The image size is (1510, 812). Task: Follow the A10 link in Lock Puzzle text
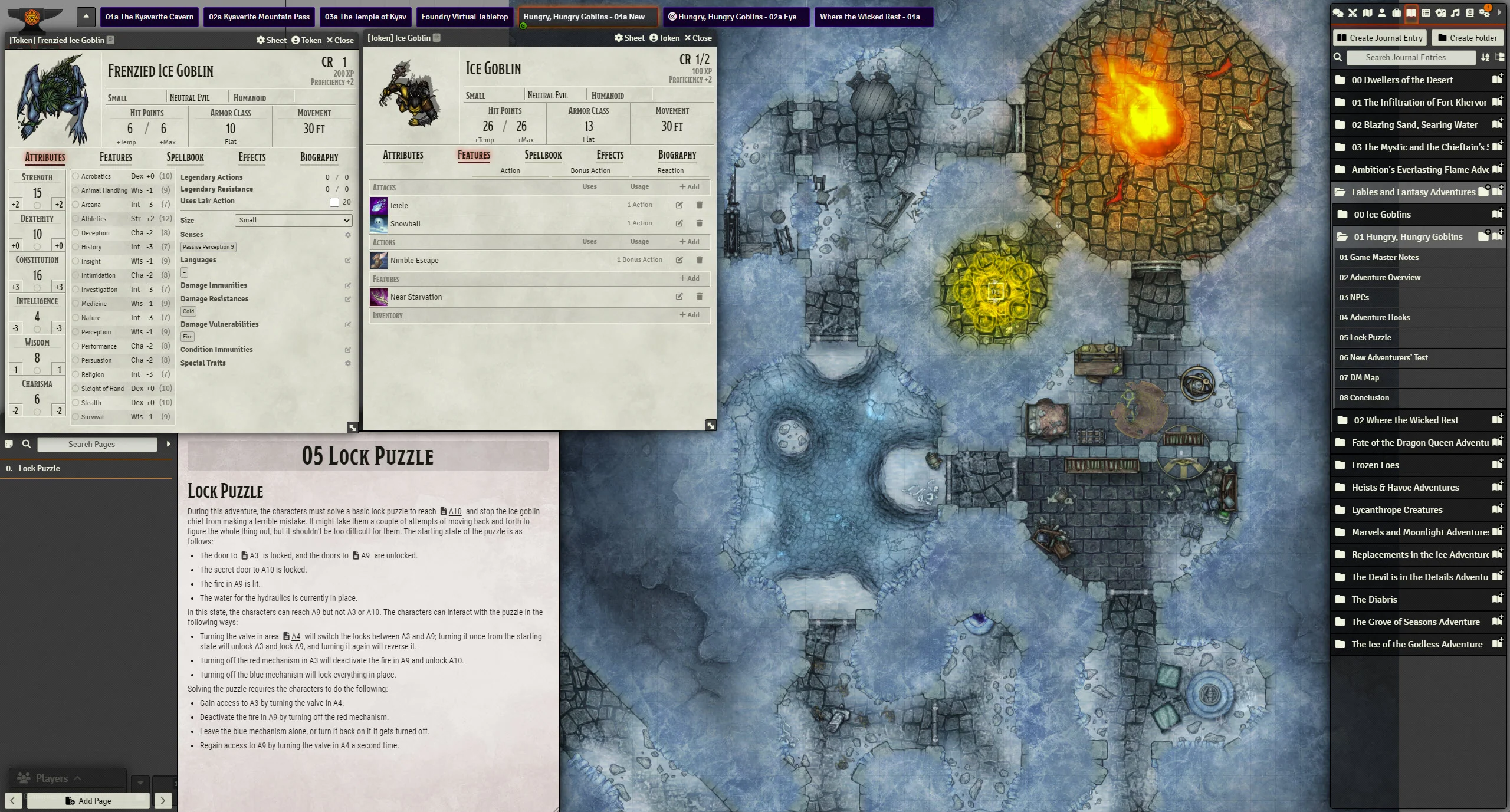click(455, 511)
